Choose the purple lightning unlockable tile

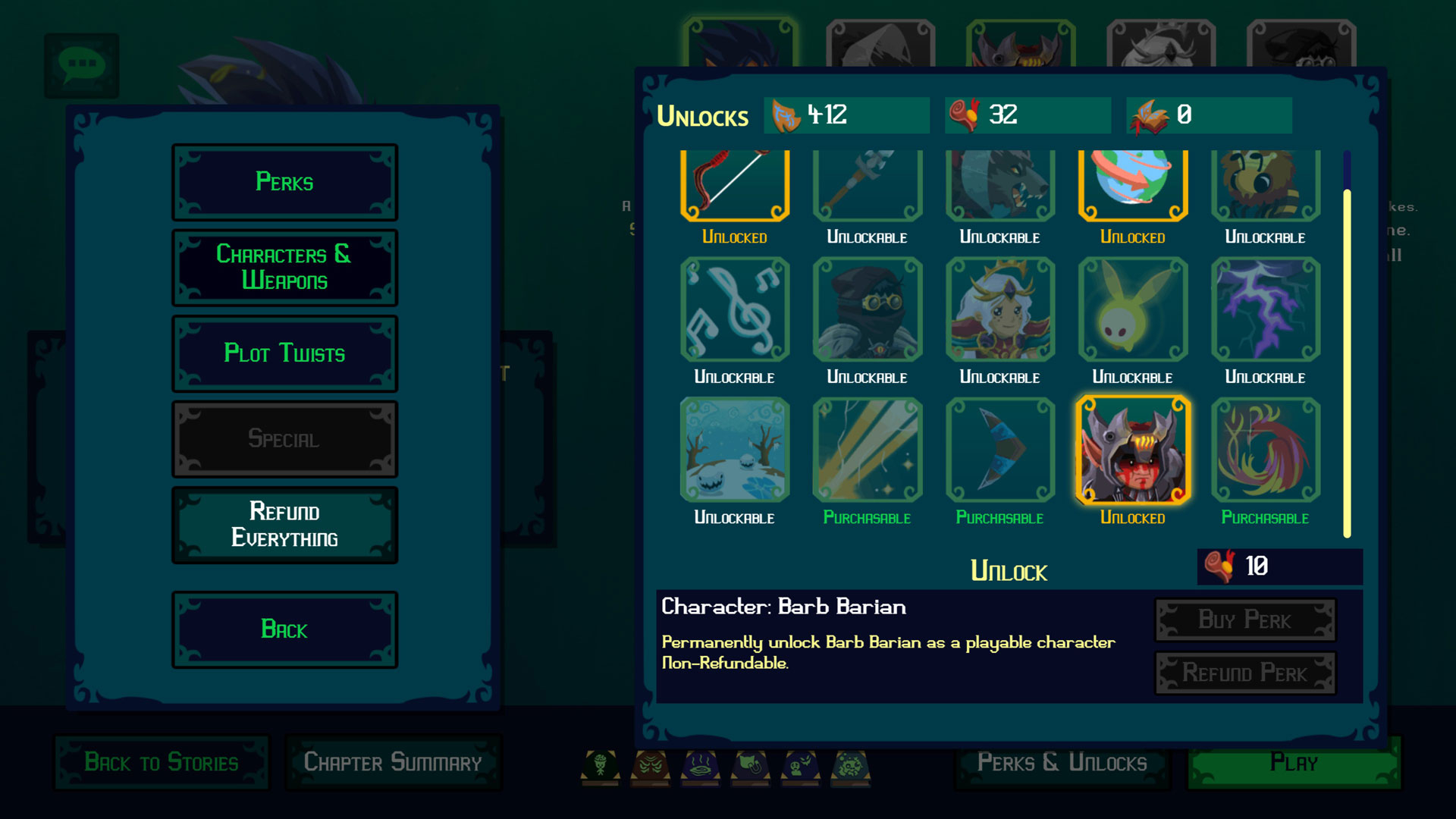click(1265, 309)
